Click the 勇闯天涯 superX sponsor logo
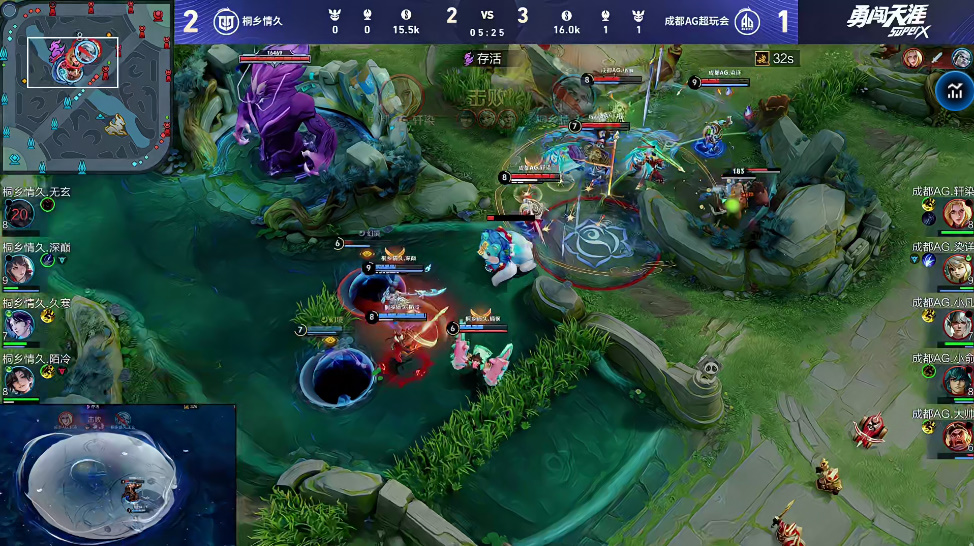This screenshot has height=546, width=974. tap(886, 22)
